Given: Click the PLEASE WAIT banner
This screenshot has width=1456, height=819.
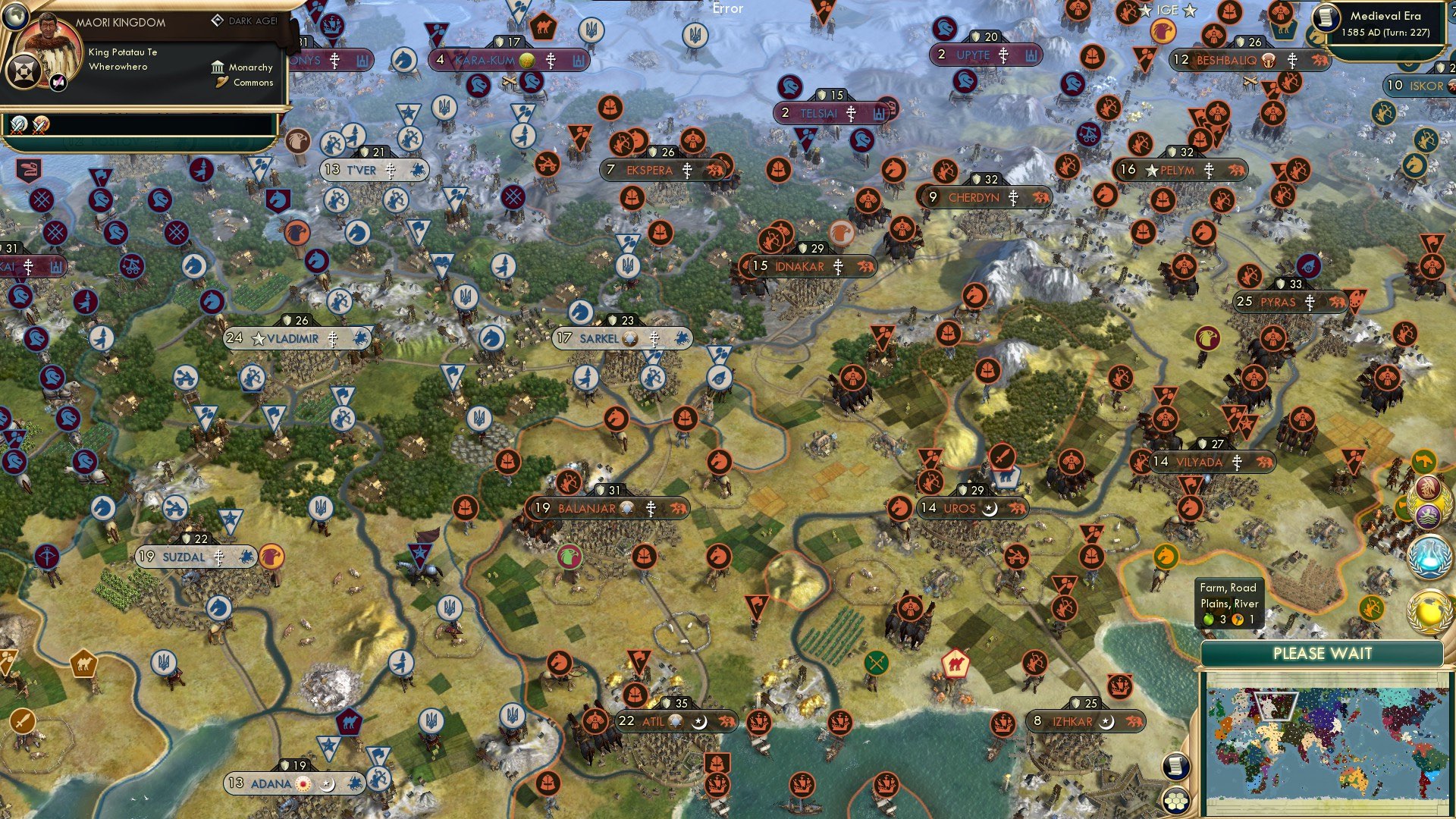Looking at the screenshot, I should click(x=1324, y=653).
